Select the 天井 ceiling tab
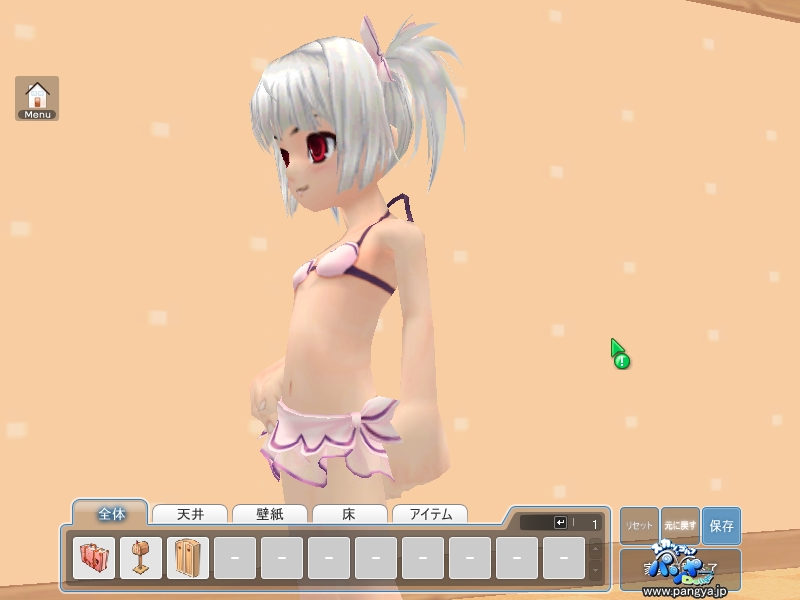The height and width of the screenshot is (600, 800). 190,515
